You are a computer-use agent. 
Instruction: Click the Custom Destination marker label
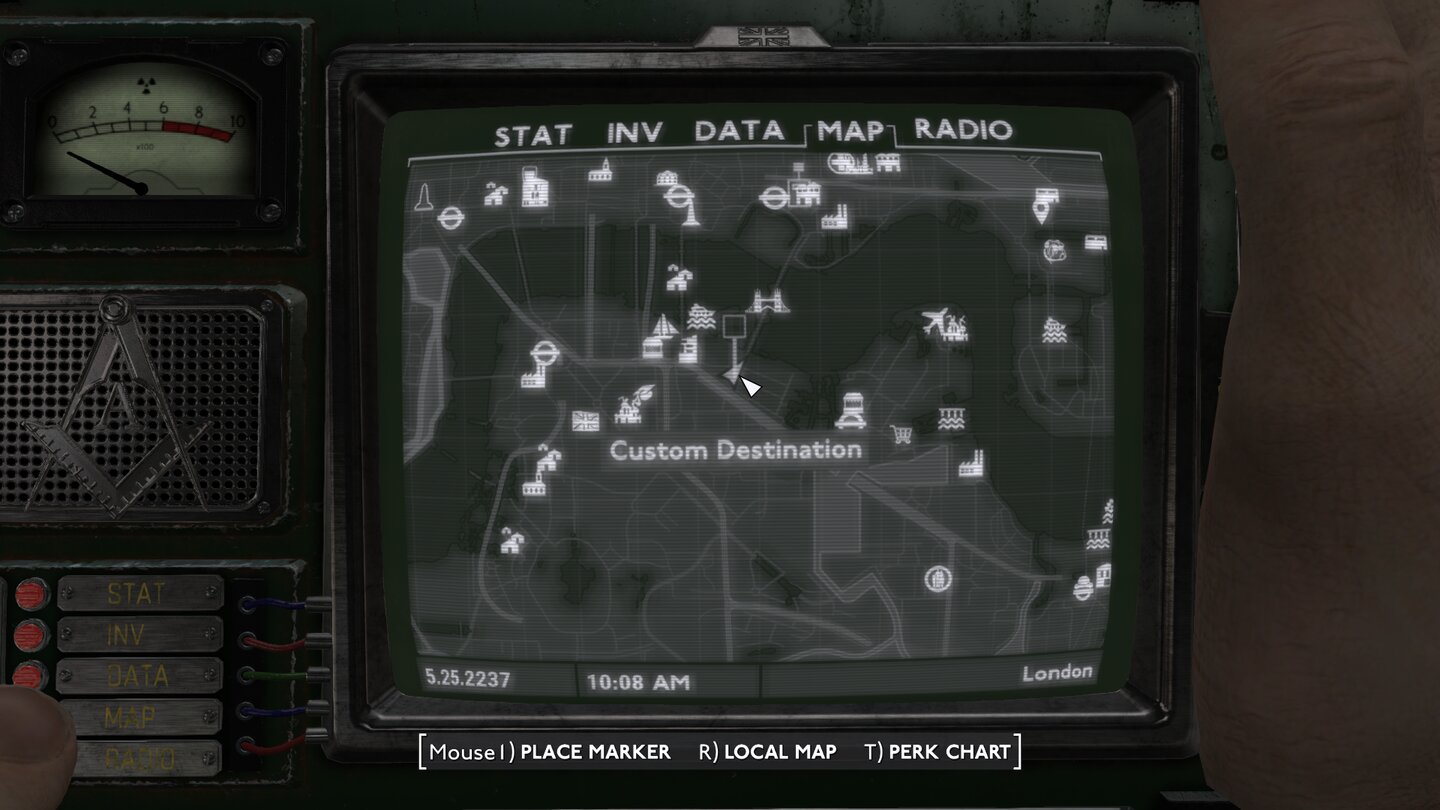click(x=738, y=450)
